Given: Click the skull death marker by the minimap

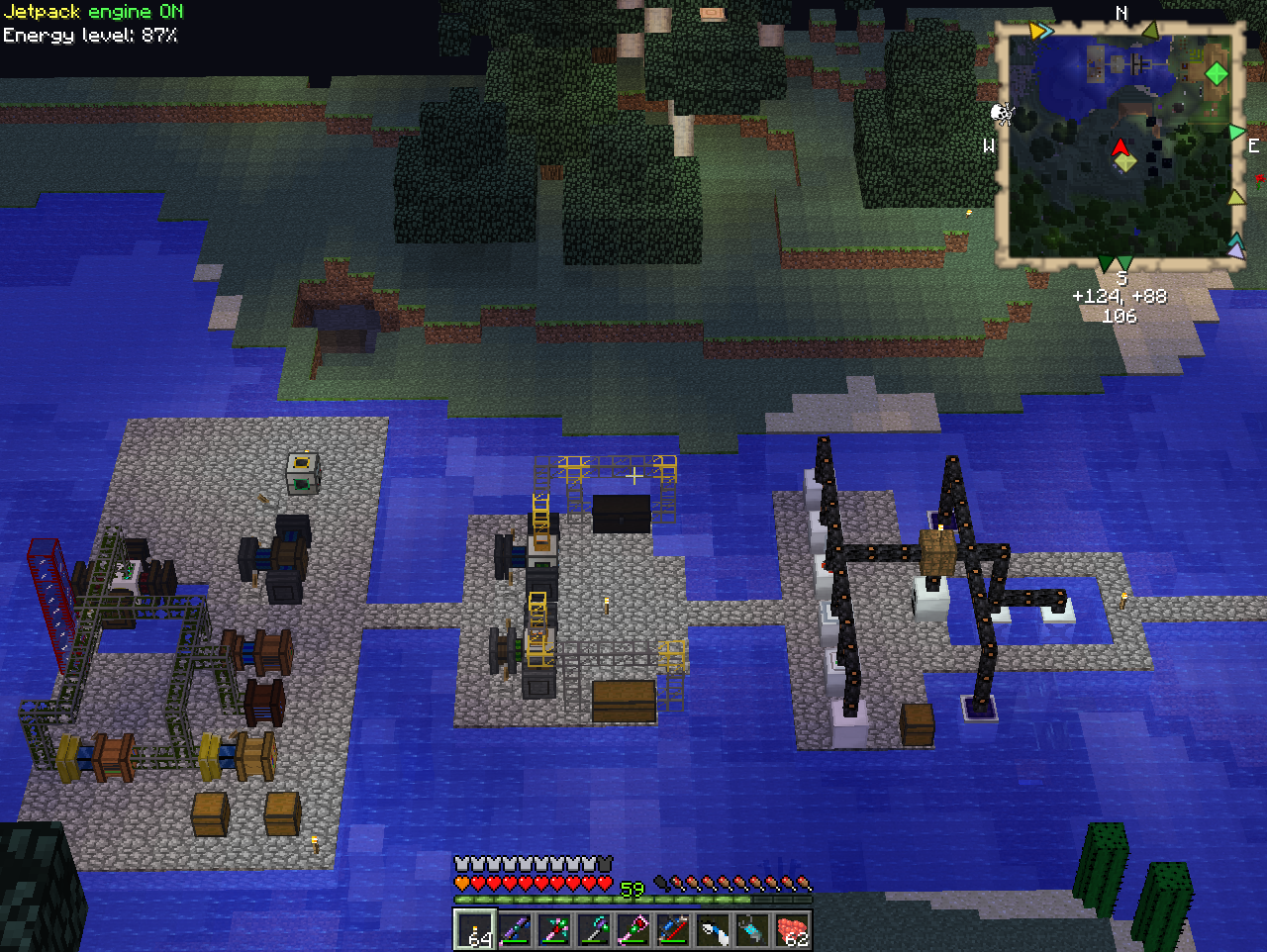Looking at the screenshot, I should click(x=1003, y=114).
